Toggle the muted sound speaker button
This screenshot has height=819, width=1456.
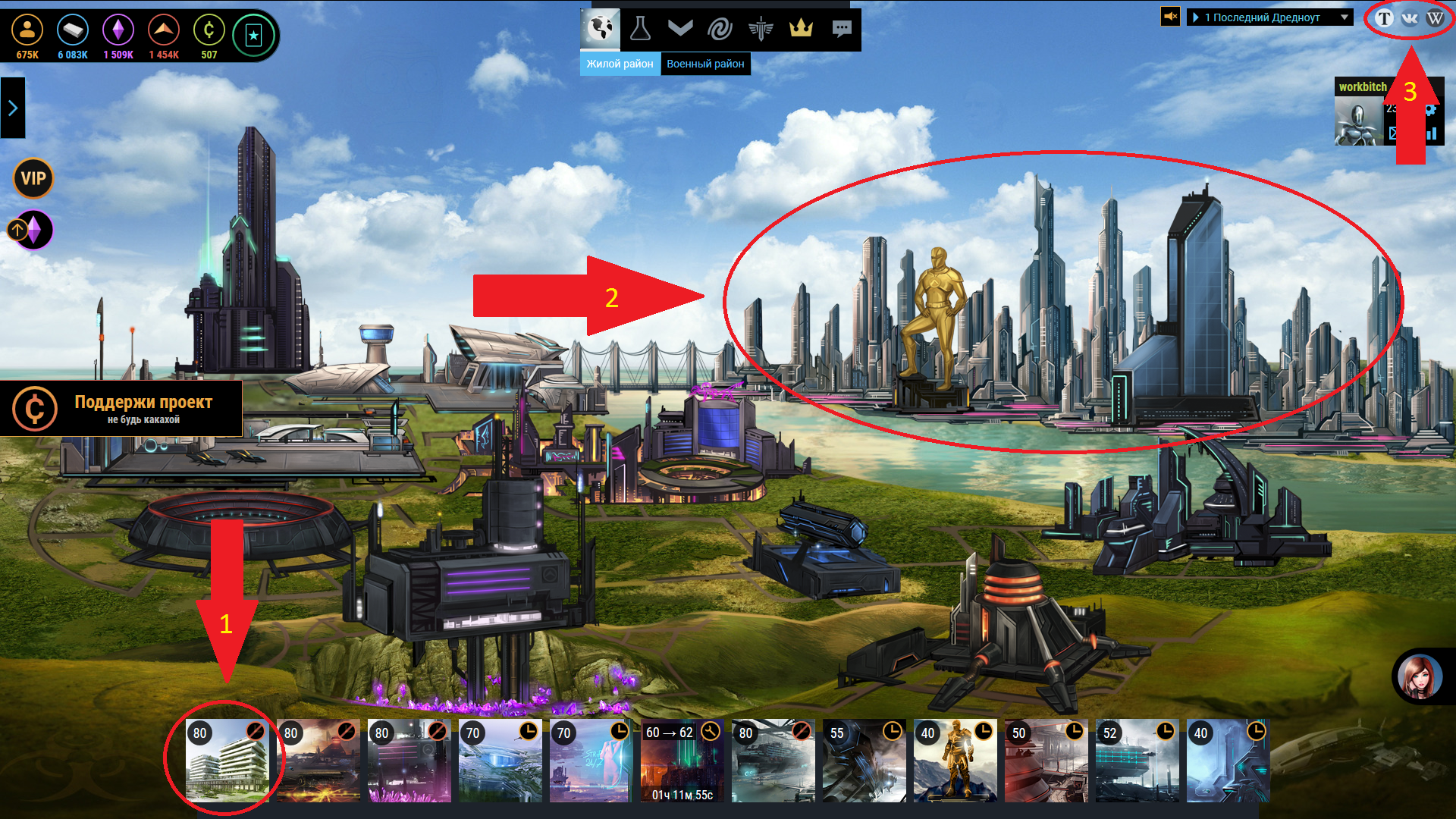pyautogui.click(x=1171, y=17)
